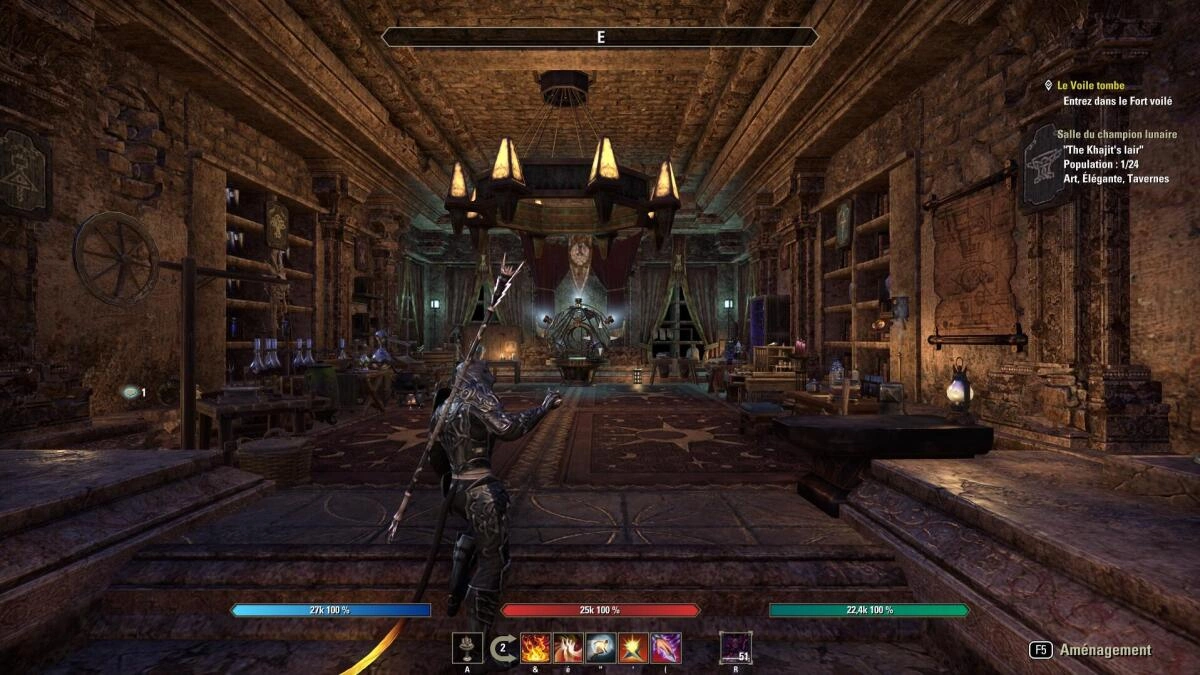Screen dimensions: 1200x675
Task: Open the Aménagement housing editor
Action: tap(1092, 650)
